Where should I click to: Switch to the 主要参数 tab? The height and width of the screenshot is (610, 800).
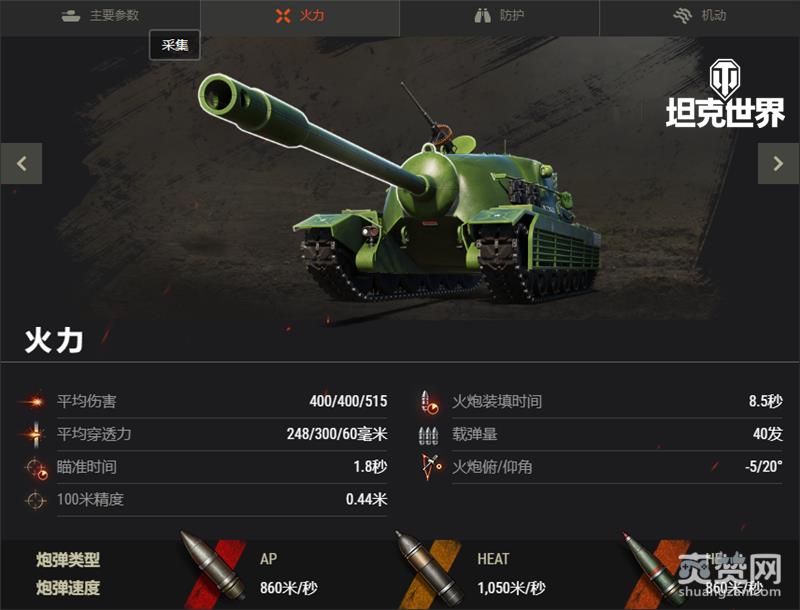point(100,16)
